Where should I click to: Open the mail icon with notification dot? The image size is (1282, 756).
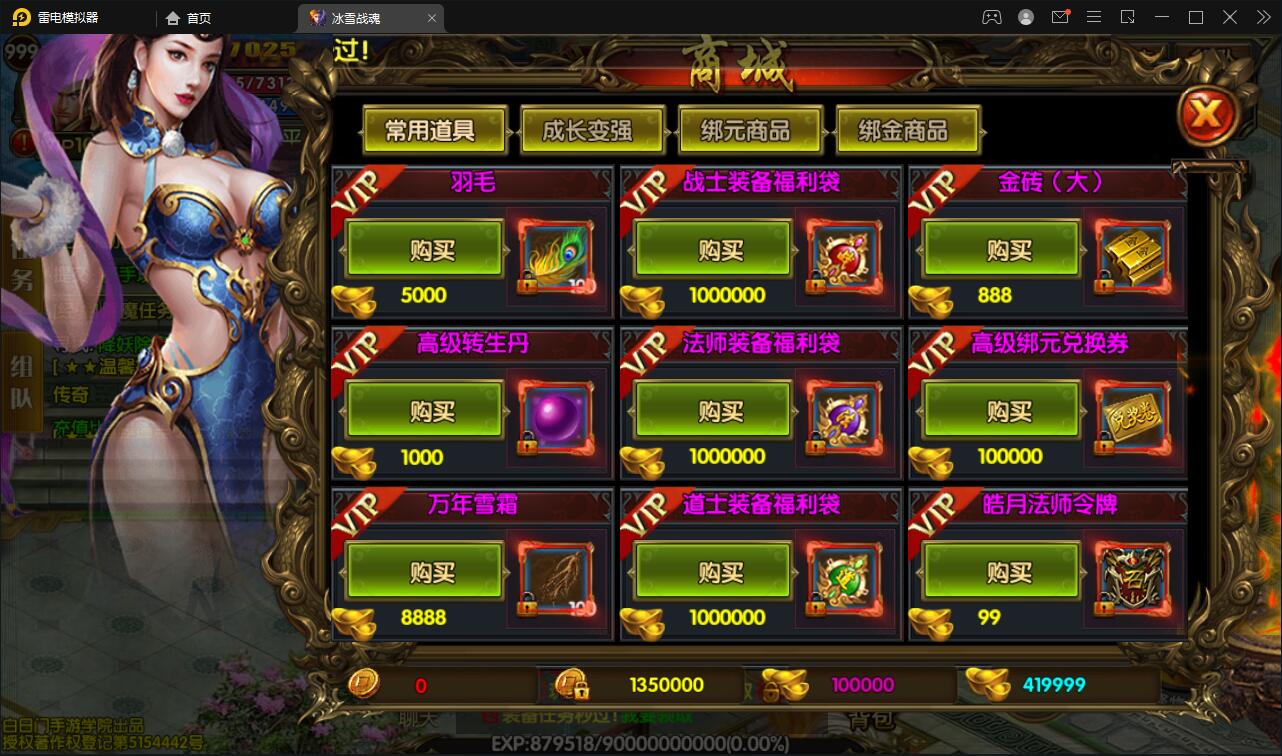[1060, 17]
